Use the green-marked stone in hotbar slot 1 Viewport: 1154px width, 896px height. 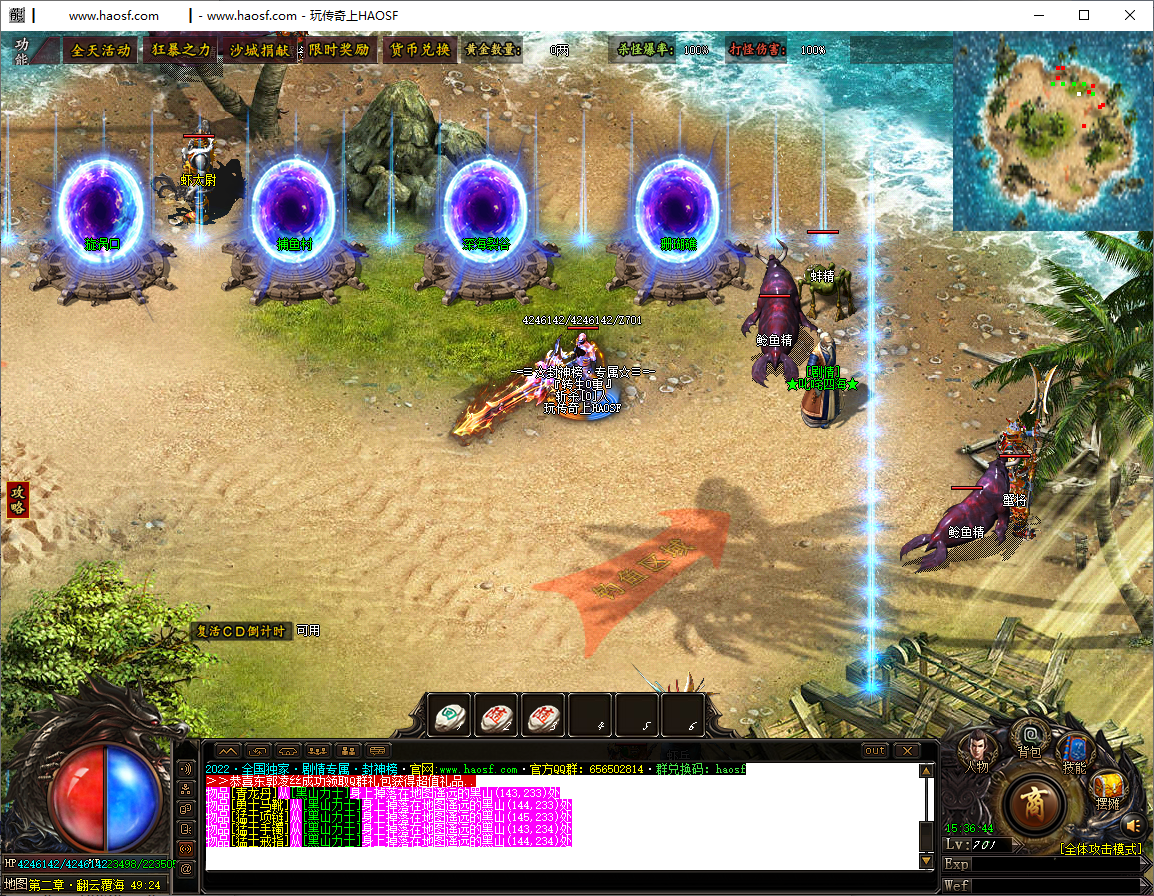pos(449,716)
